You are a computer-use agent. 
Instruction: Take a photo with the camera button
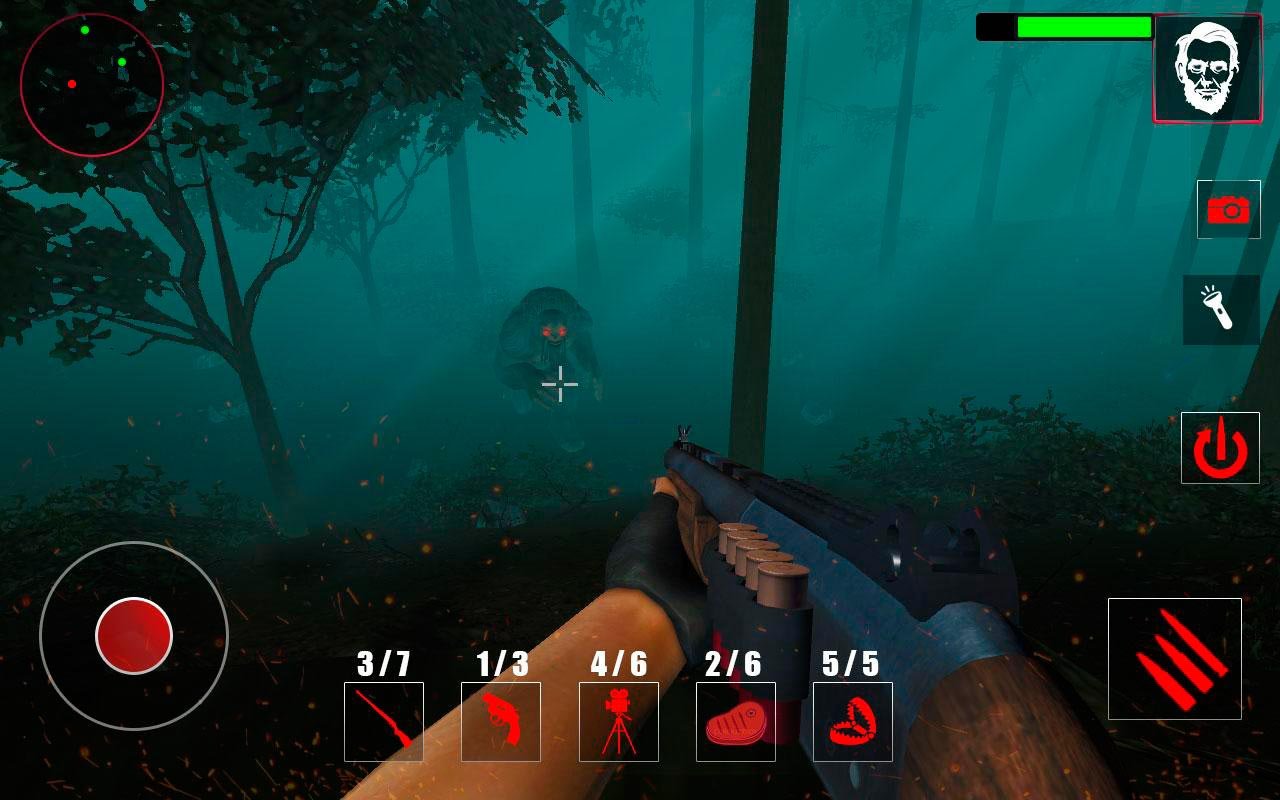click(x=1229, y=209)
